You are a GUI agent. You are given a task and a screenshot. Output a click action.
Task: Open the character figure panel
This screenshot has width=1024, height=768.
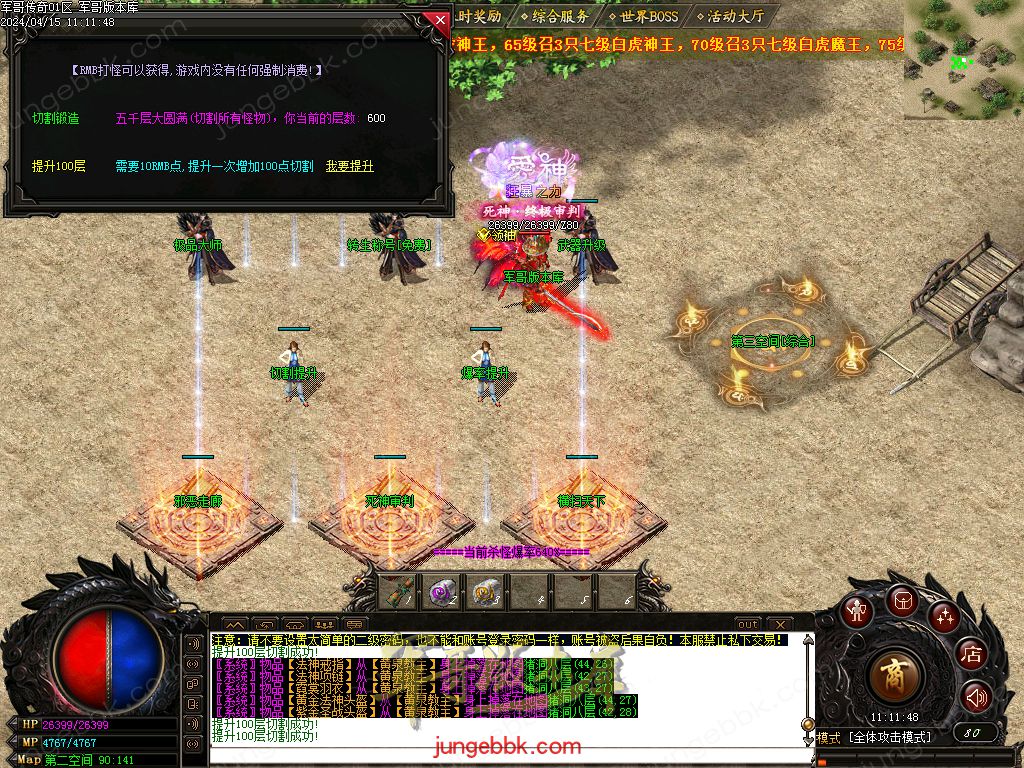pyautogui.click(x=856, y=609)
